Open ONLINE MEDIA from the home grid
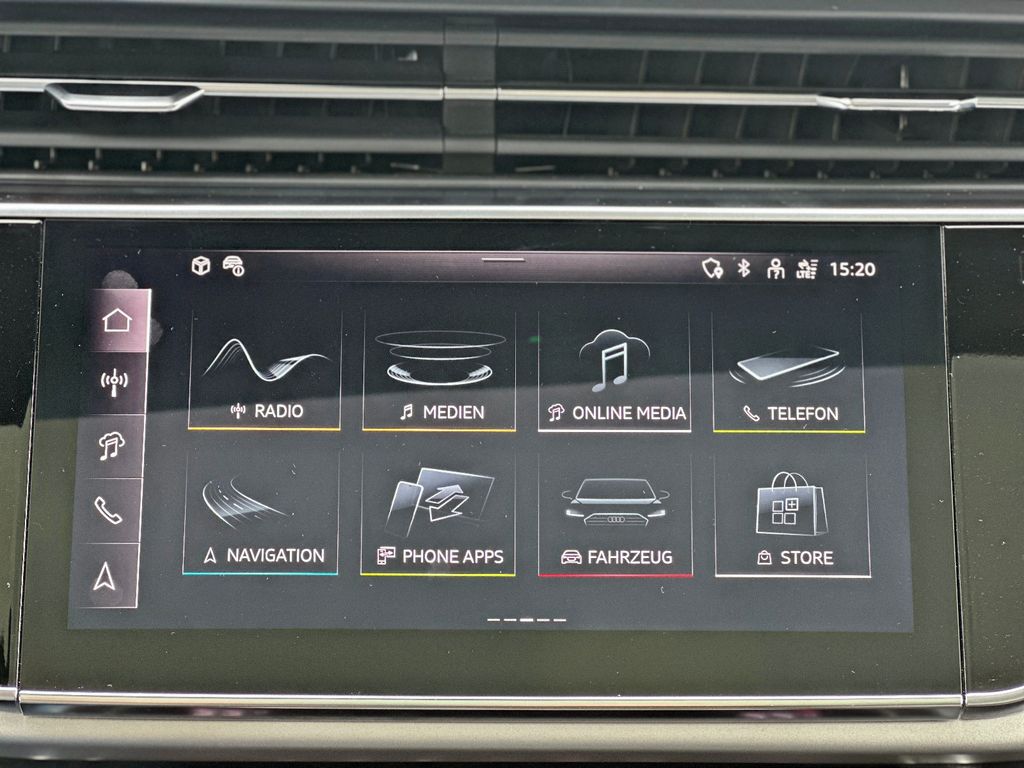 (x=614, y=372)
